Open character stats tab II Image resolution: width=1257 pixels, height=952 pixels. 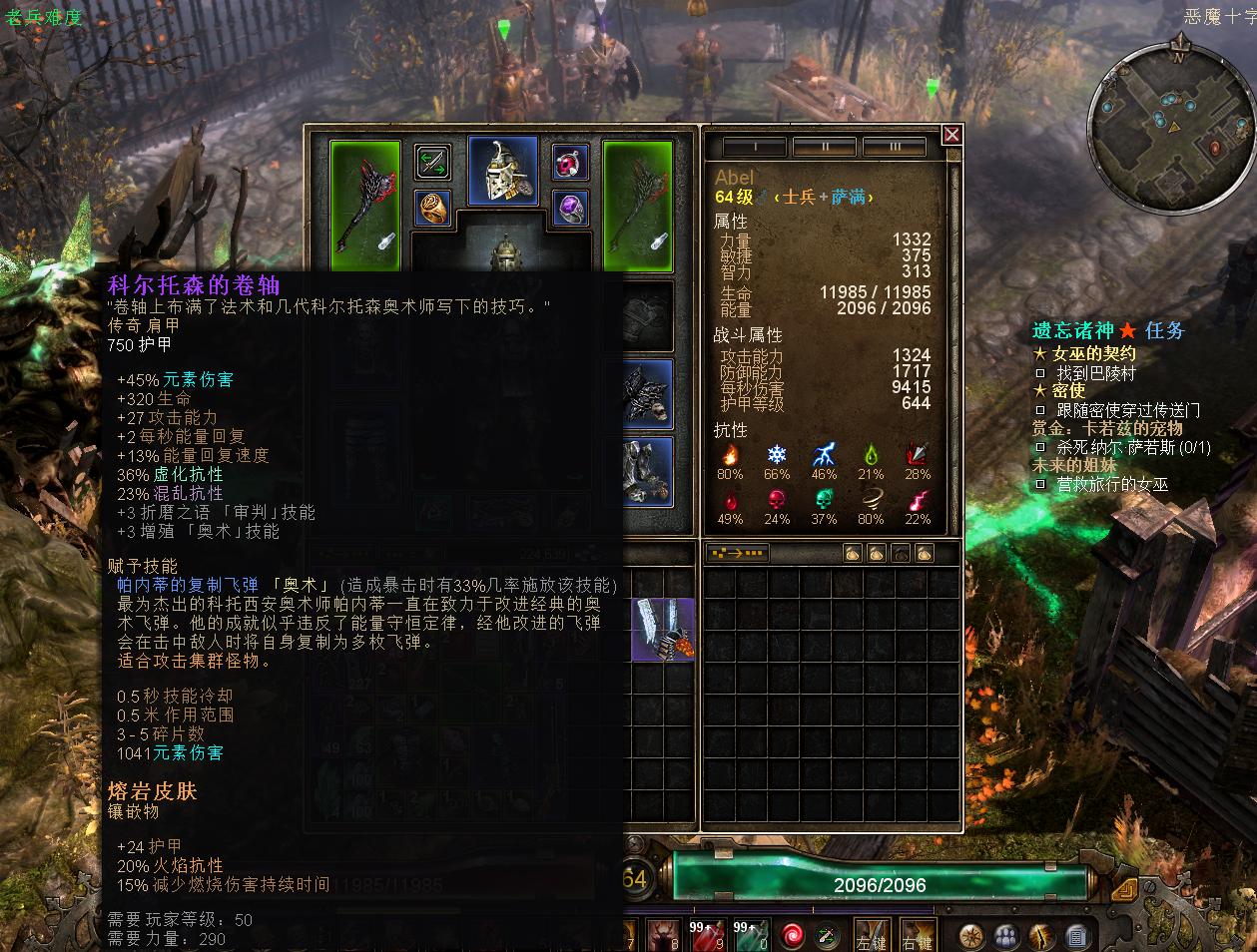824,148
